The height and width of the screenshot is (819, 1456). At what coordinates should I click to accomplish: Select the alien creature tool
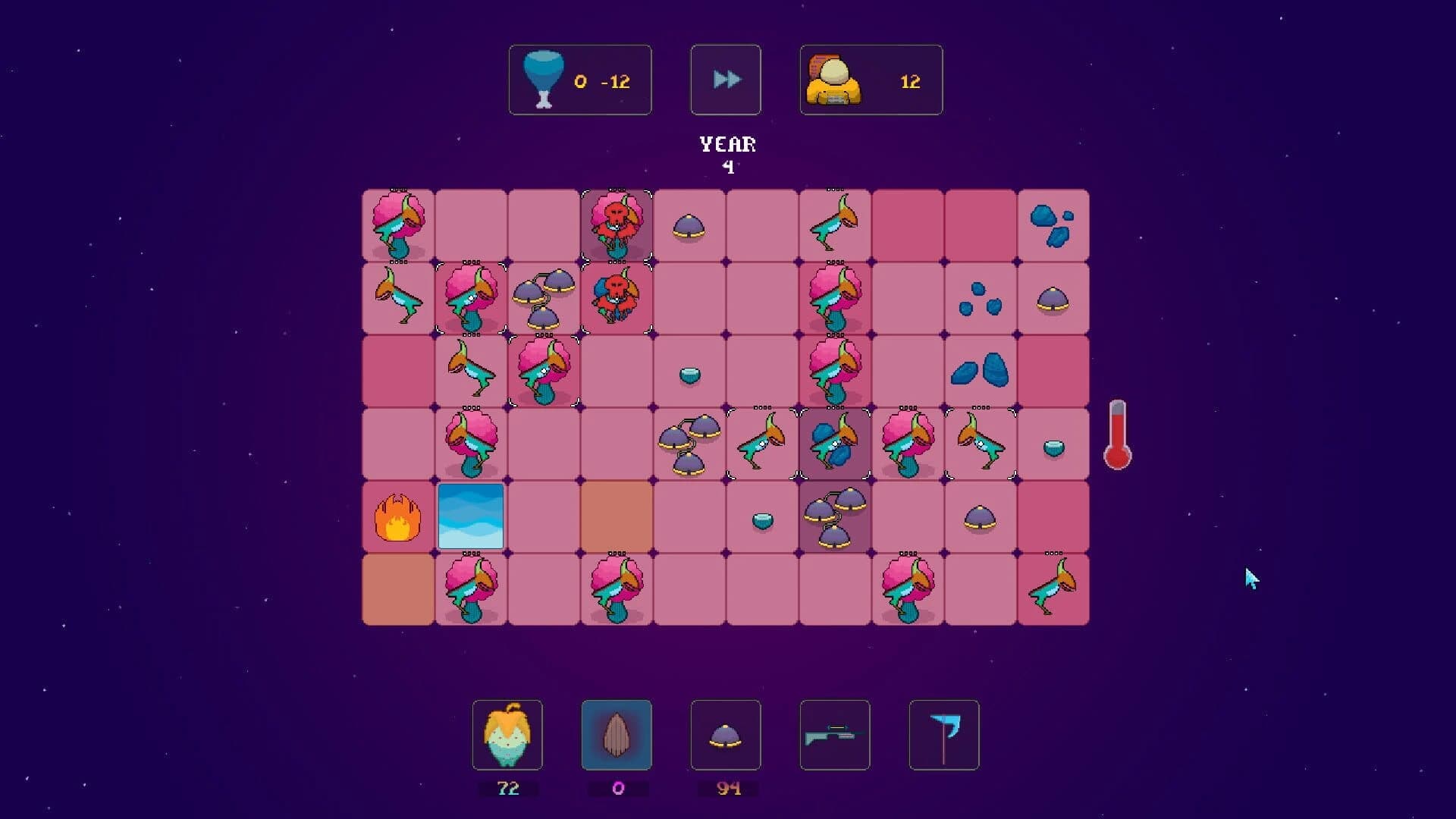tap(508, 735)
